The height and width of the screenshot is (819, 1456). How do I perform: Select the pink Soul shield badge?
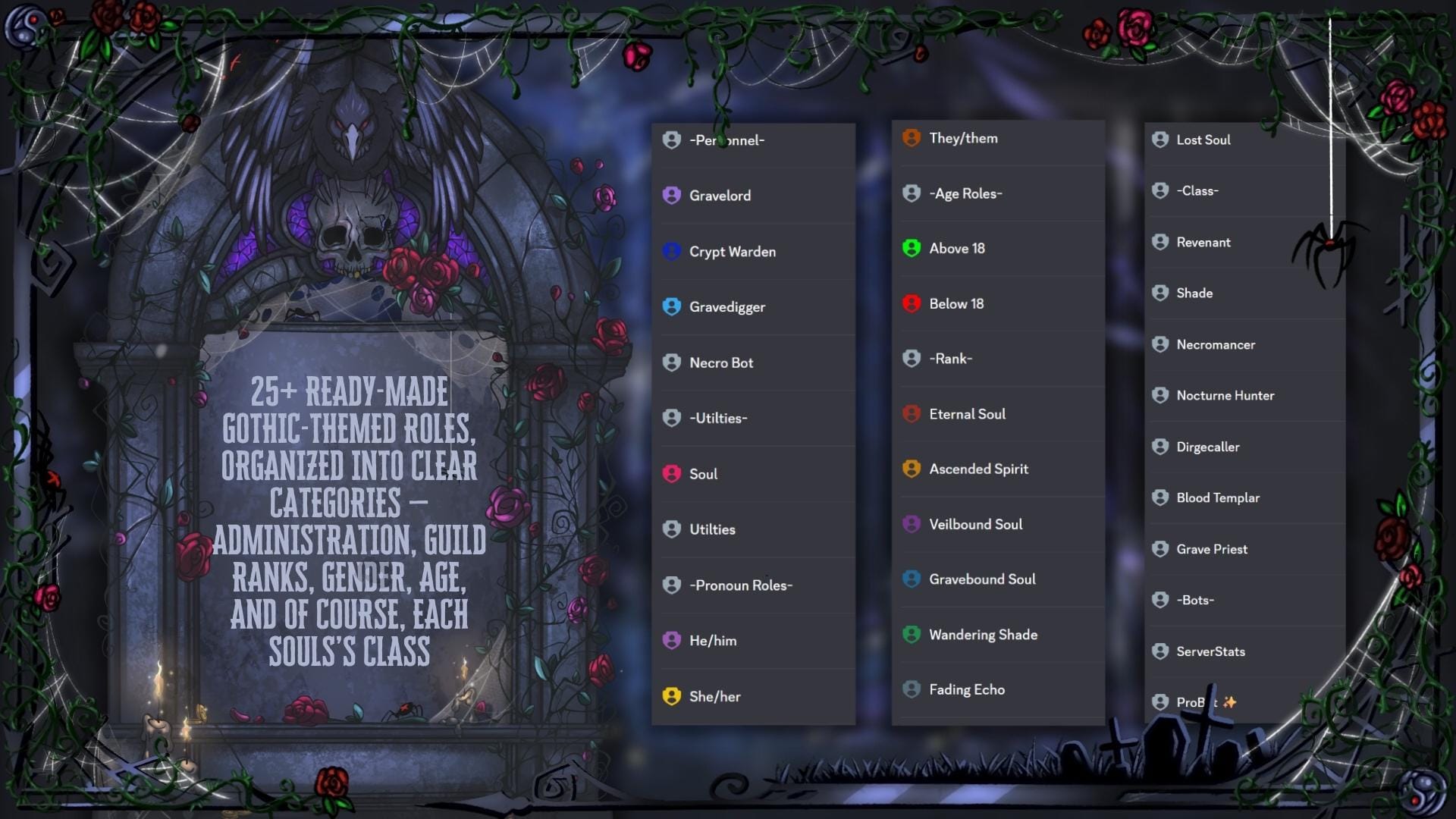tap(672, 473)
